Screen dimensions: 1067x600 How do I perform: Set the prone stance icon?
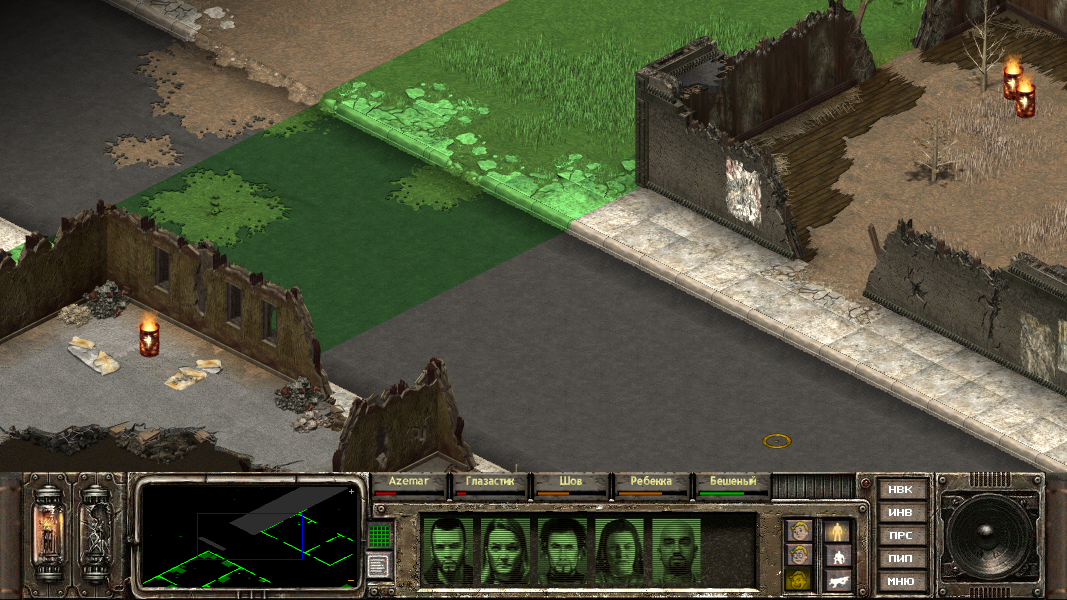(837, 580)
